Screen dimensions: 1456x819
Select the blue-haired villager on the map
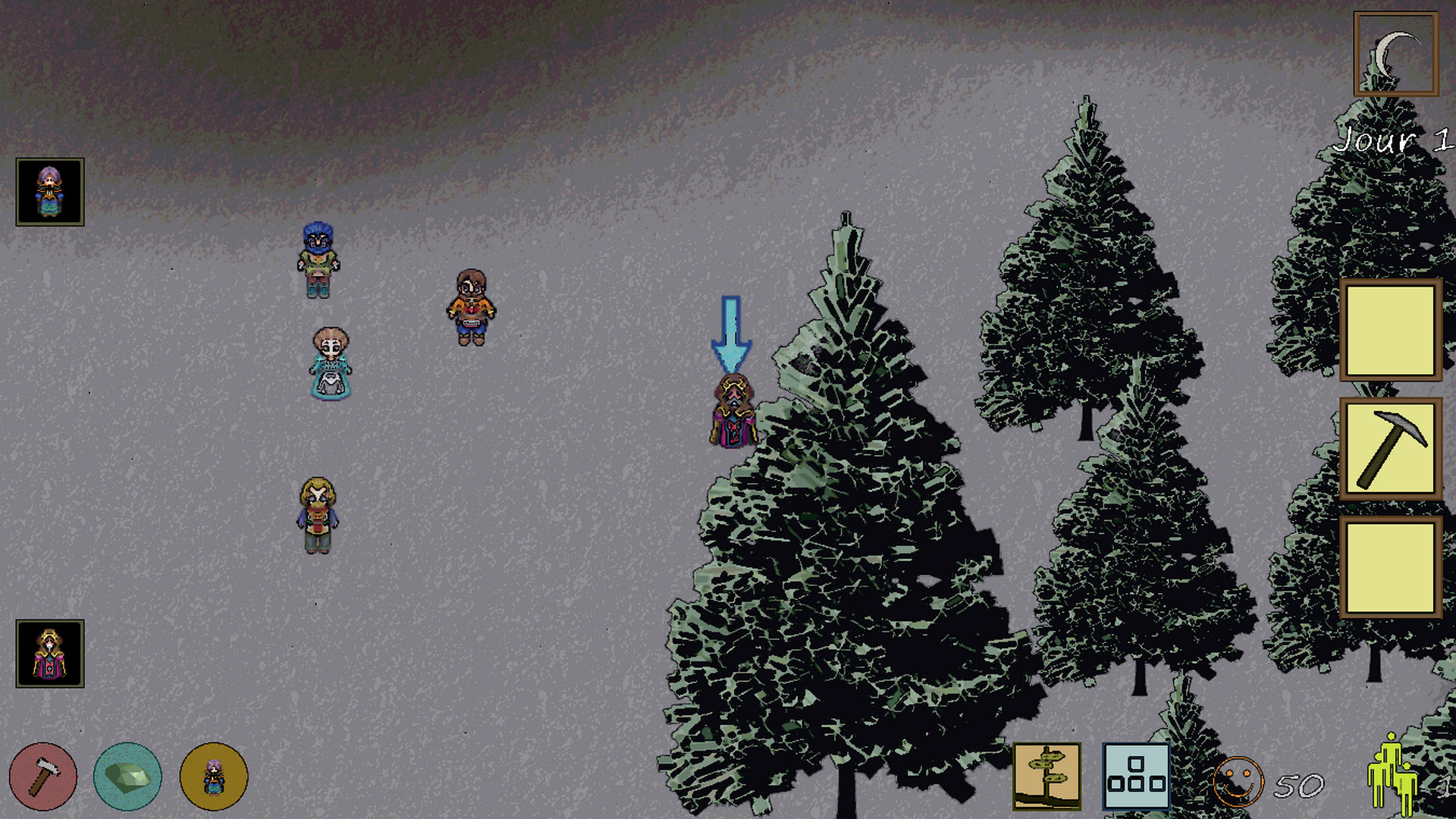pyautogui.click(x=318, y=262)
